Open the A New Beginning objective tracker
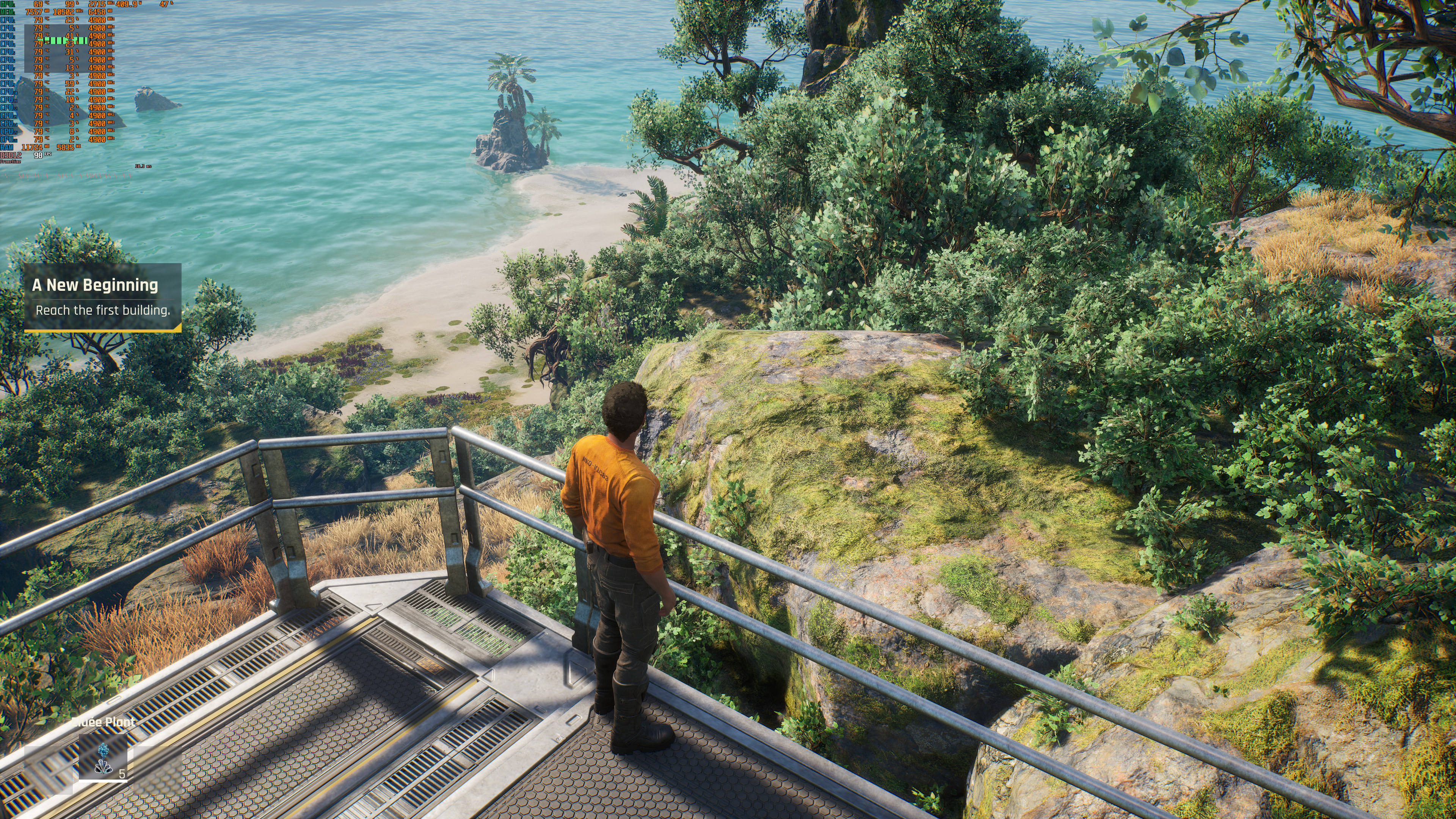 (x=102, y=297)
